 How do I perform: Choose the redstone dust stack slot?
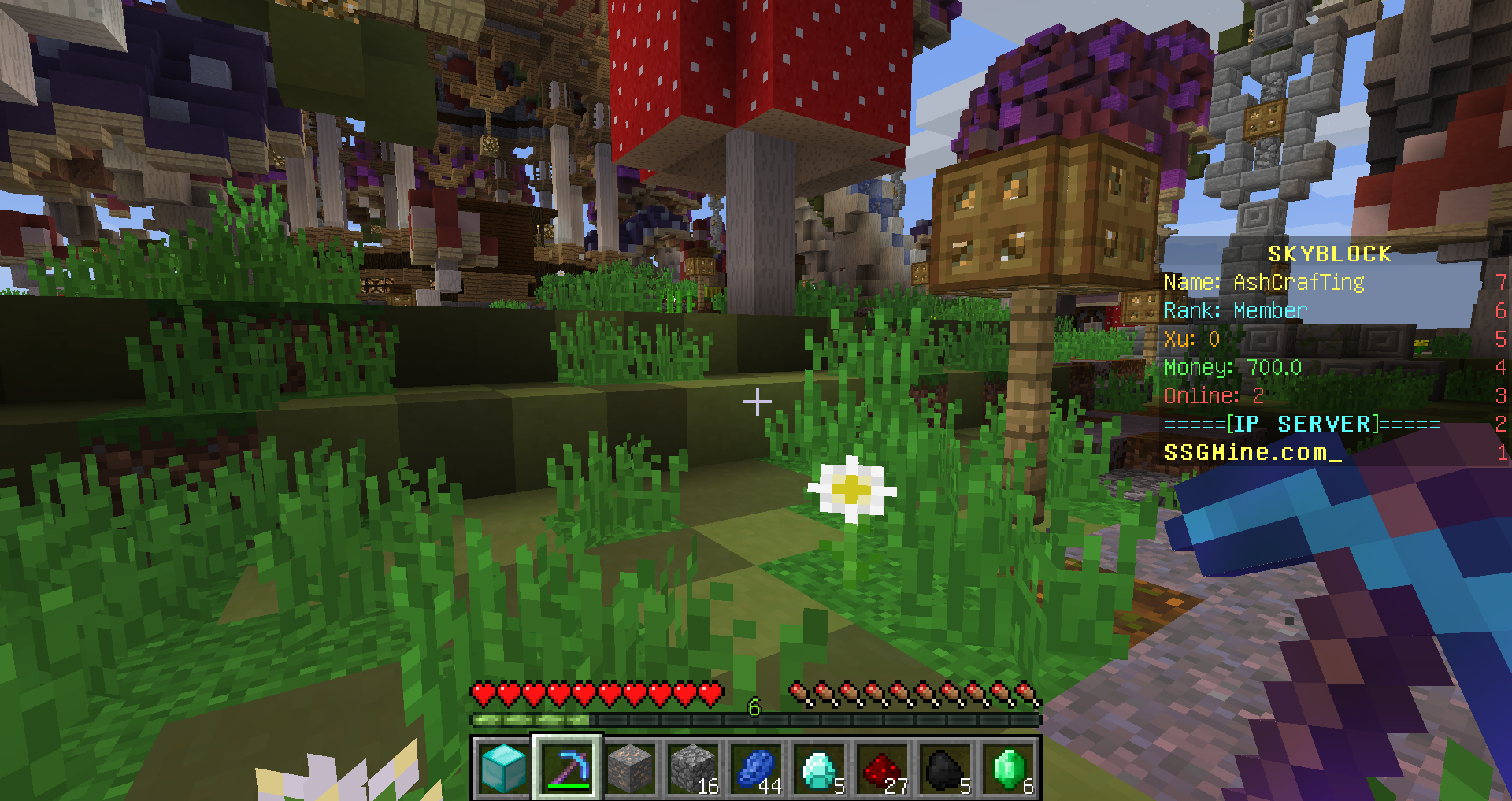882,768
